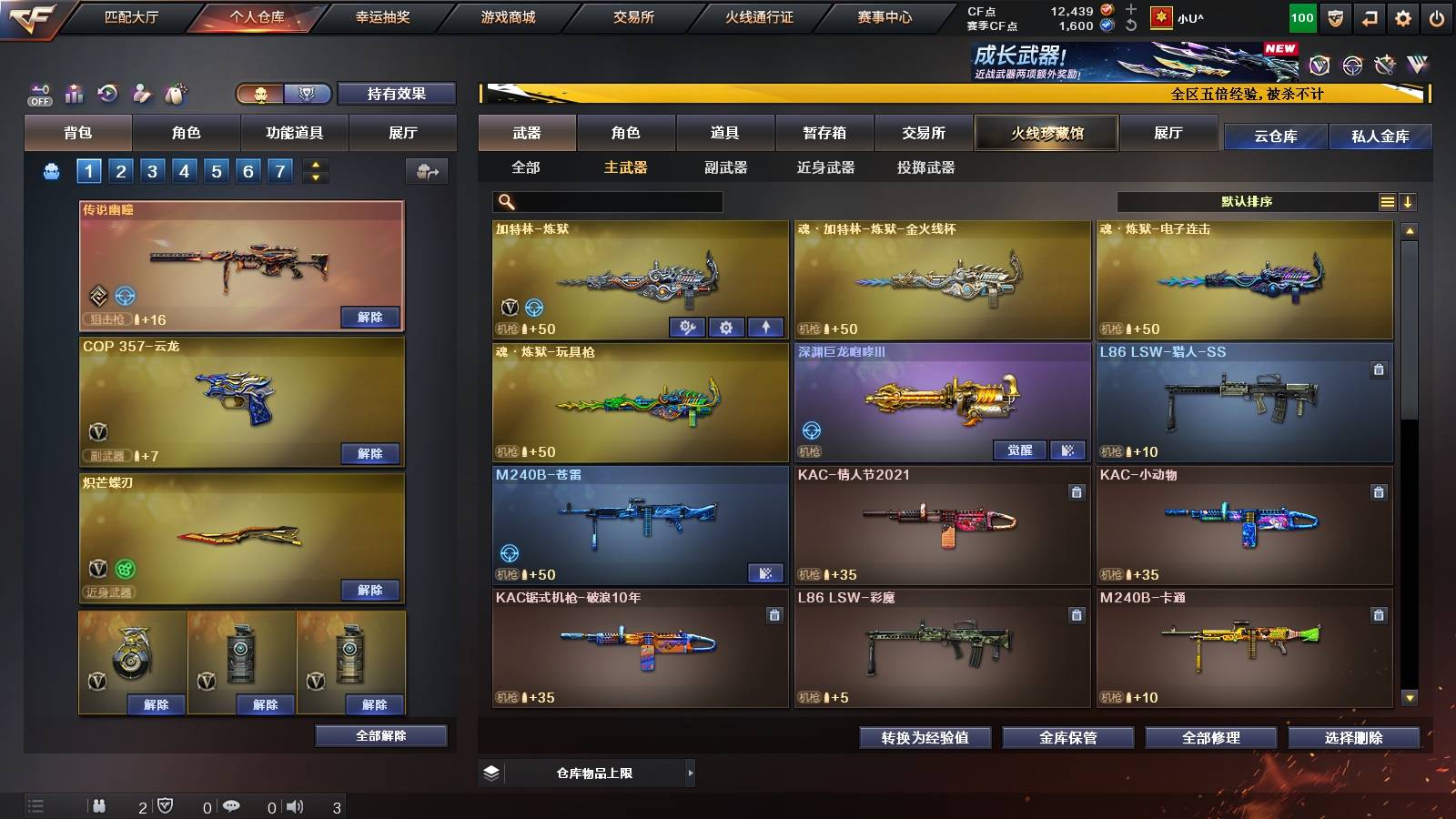Viewport: 1456px width, 819px height.
Task: Click the repair wrench icon near the NEW banner
Action: coord(1385,66)
